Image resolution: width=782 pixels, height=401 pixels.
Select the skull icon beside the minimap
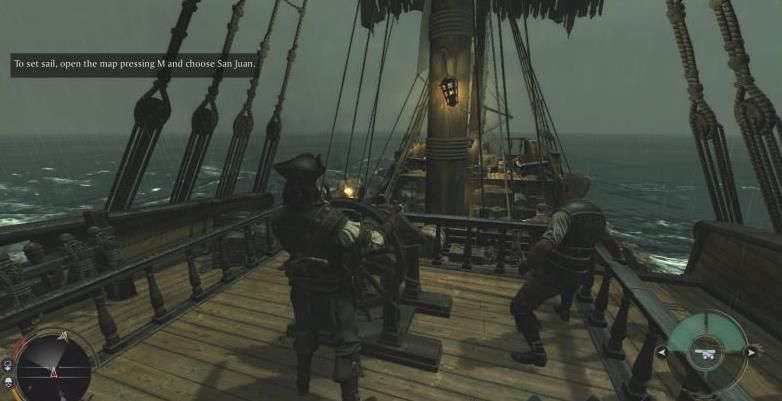[7, 384]
